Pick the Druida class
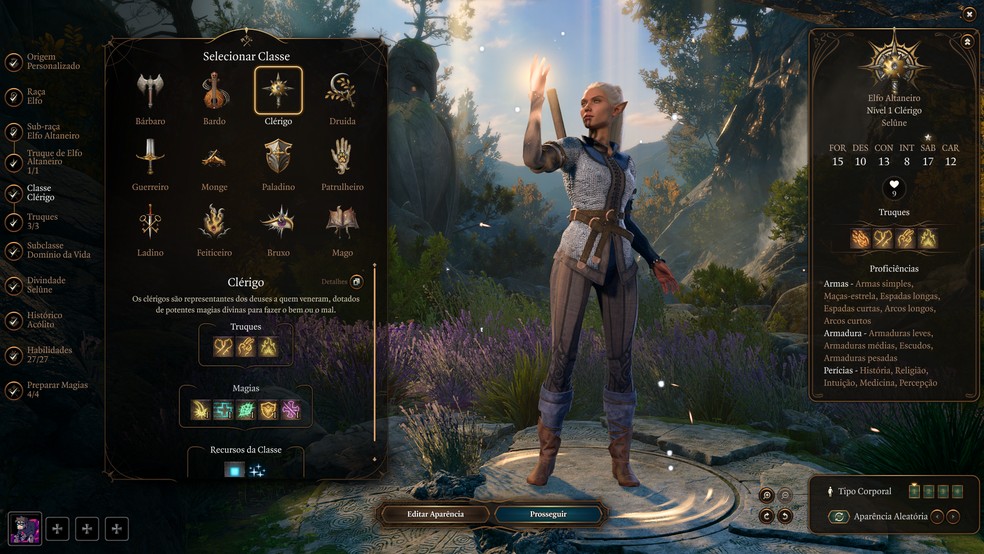This screenshot has height=554, width=984. [342, 91]
